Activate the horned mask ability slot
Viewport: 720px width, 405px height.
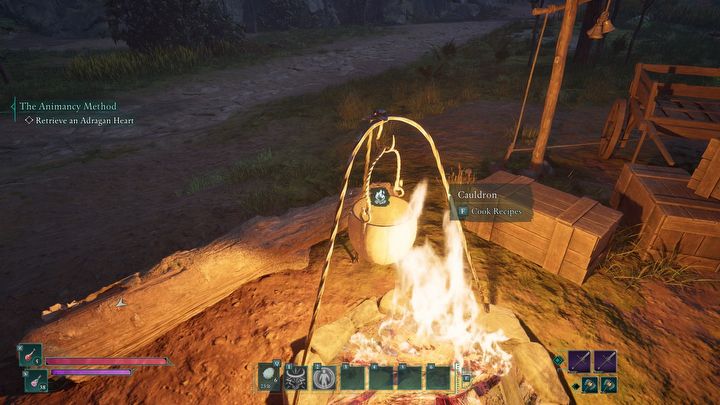(296, 377)
